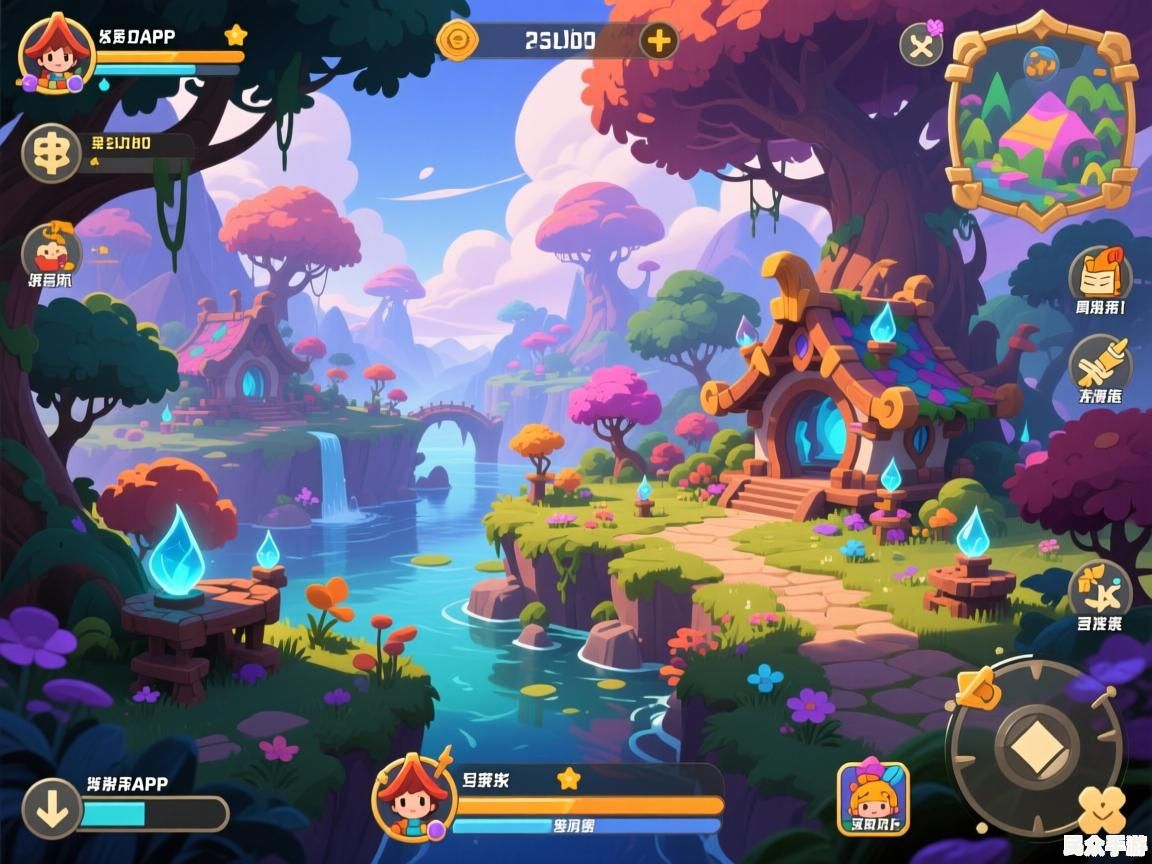Image resolution: width=1152 pixels, height=864 pixels.
Task: Activate the golden clover button
Action: [x=1101, y=809]
